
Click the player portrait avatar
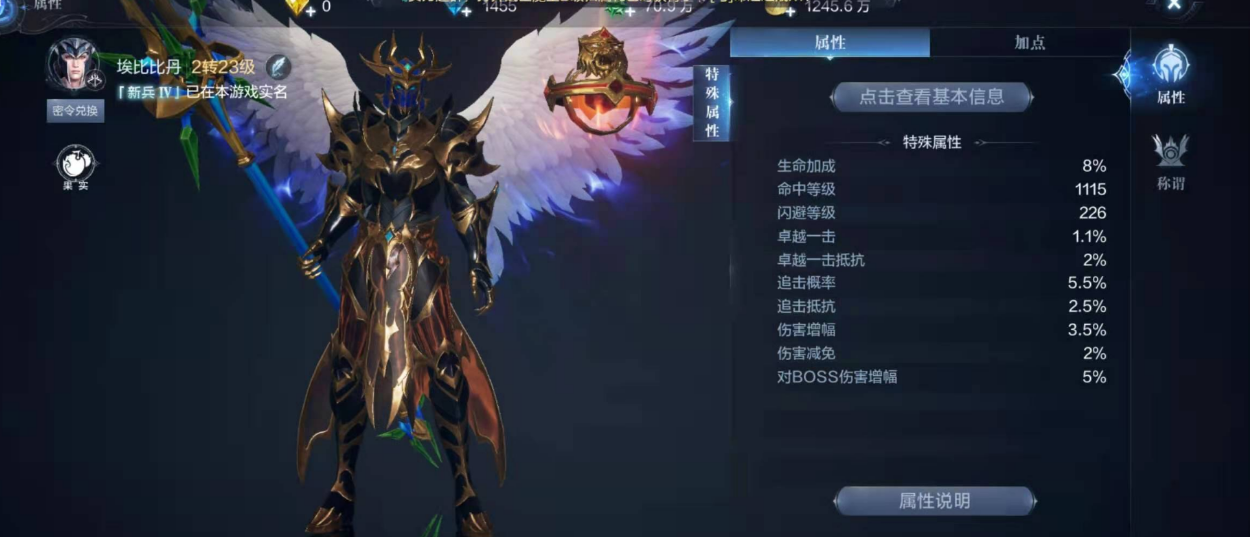[72, 63]
